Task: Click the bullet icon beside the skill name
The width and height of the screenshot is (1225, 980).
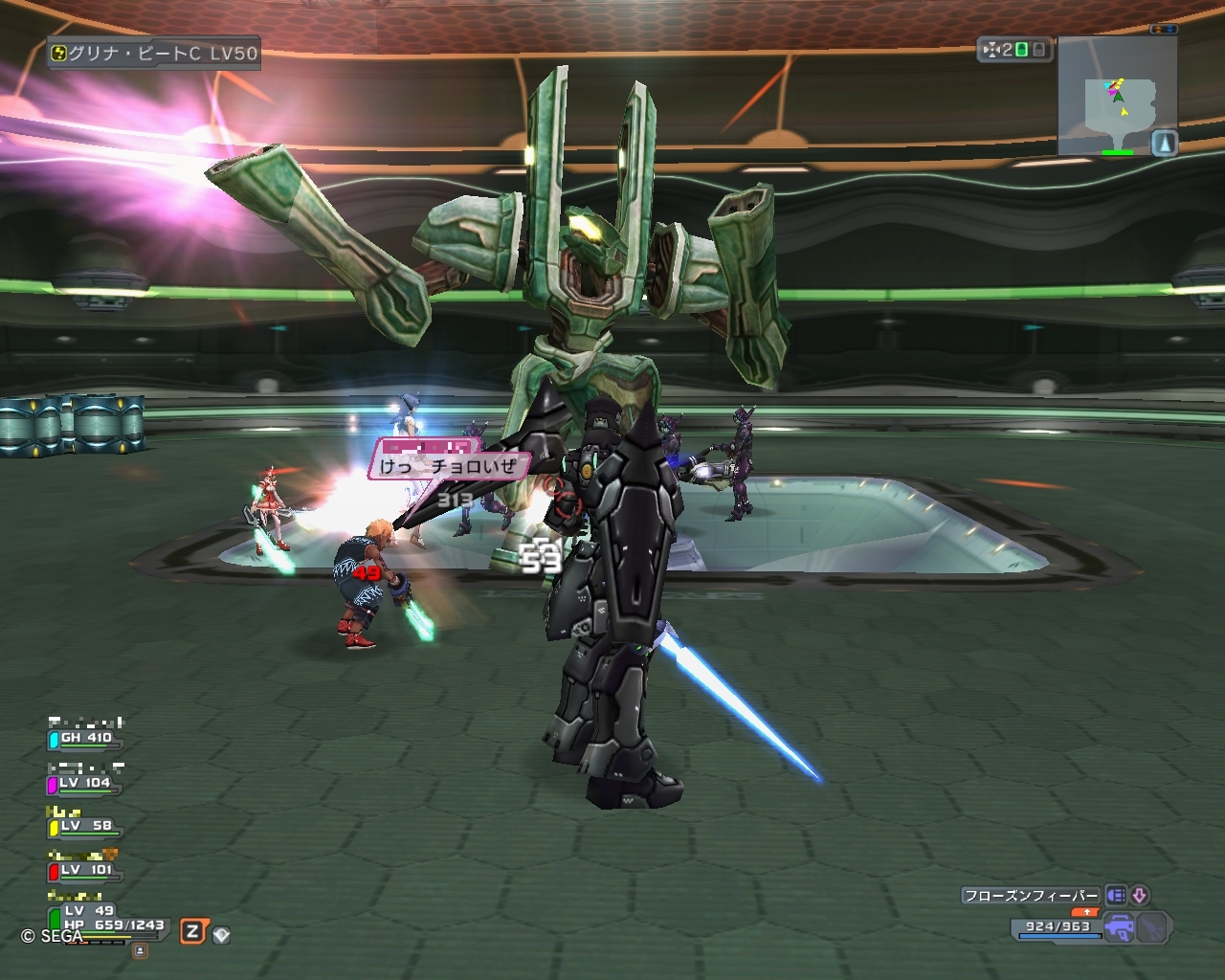Action: point(1115,896)
